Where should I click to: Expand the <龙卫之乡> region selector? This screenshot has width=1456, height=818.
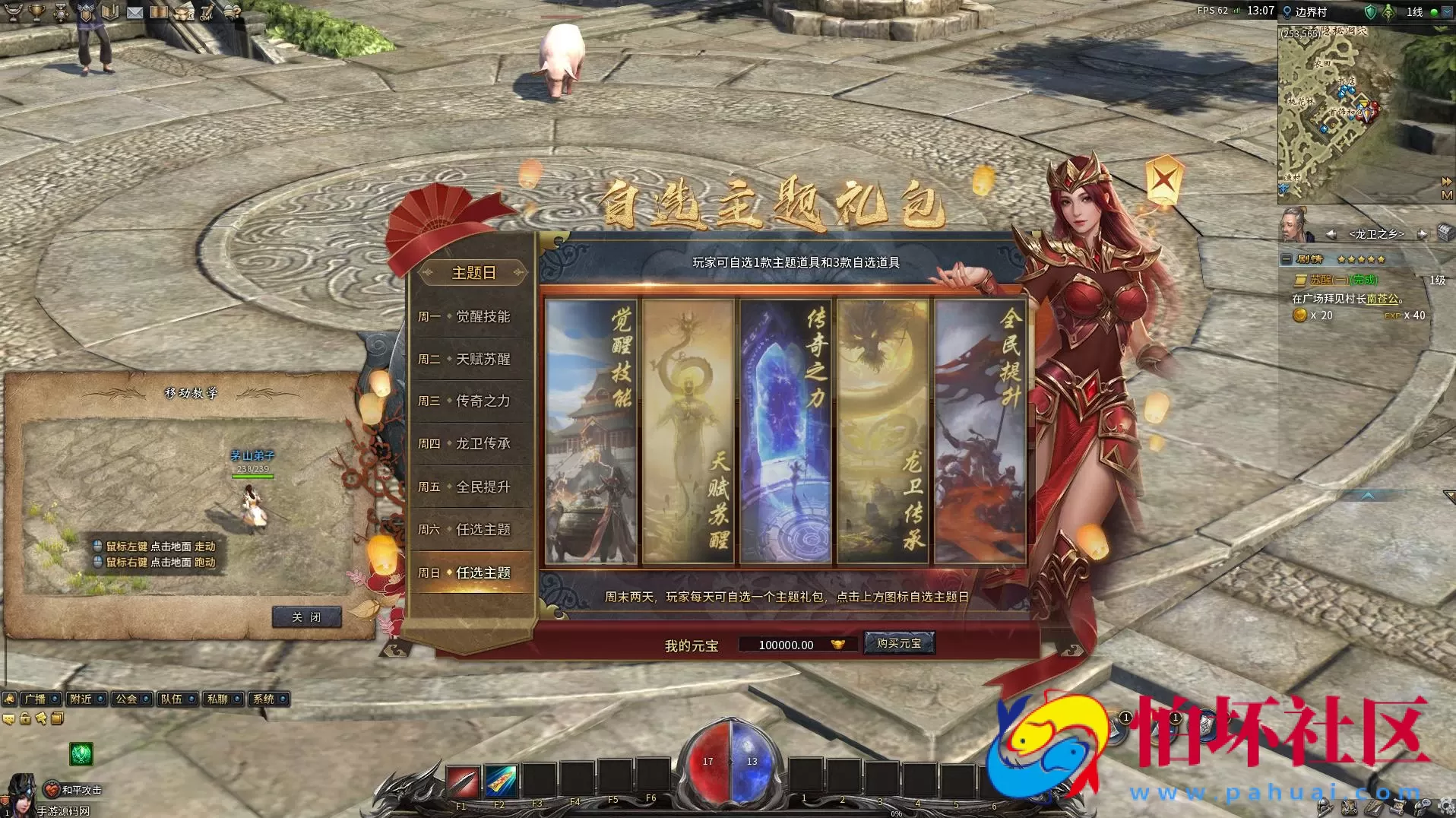[x=1377, y=233]
